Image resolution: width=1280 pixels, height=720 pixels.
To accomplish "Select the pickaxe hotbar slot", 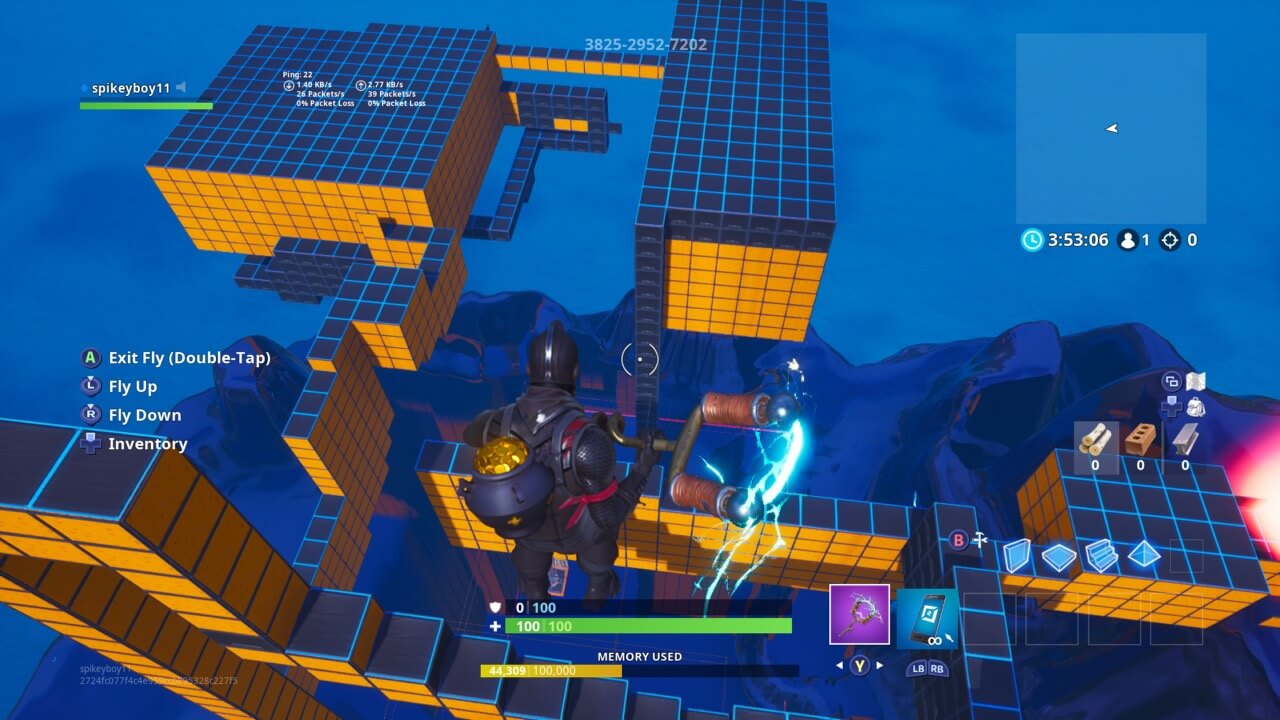I will [x=858, y=613].
